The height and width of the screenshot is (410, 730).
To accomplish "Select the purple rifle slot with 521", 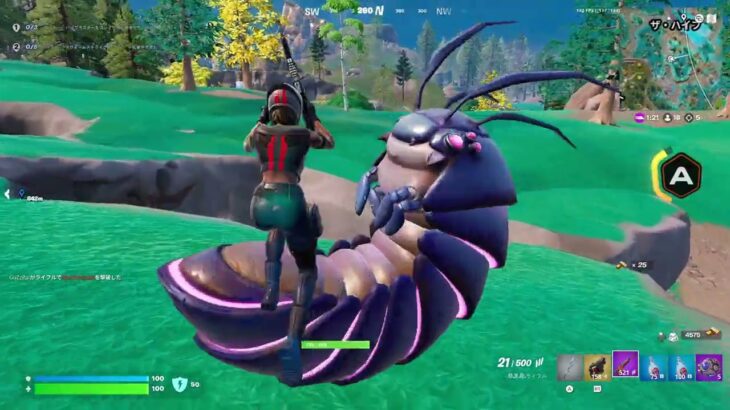I will point(625,366).
